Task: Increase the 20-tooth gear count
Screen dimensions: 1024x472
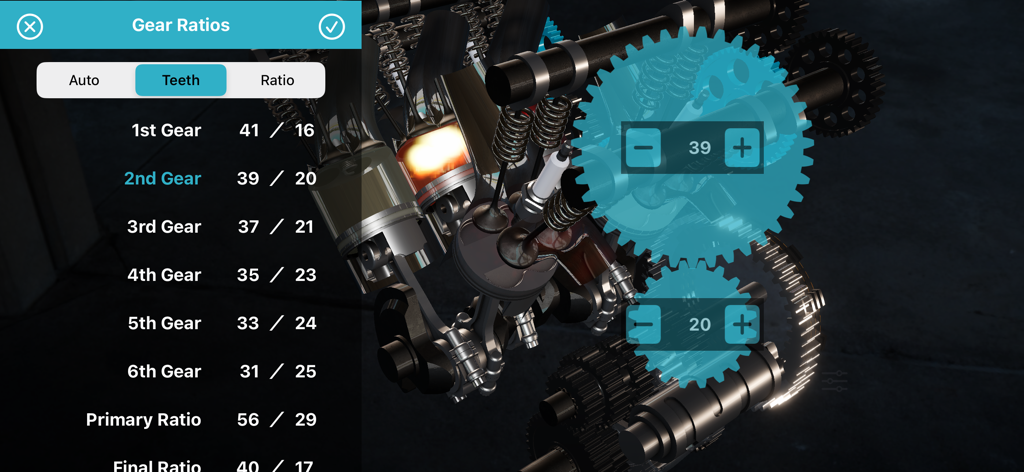Action: pyautogui.click(x=742, y=324)
